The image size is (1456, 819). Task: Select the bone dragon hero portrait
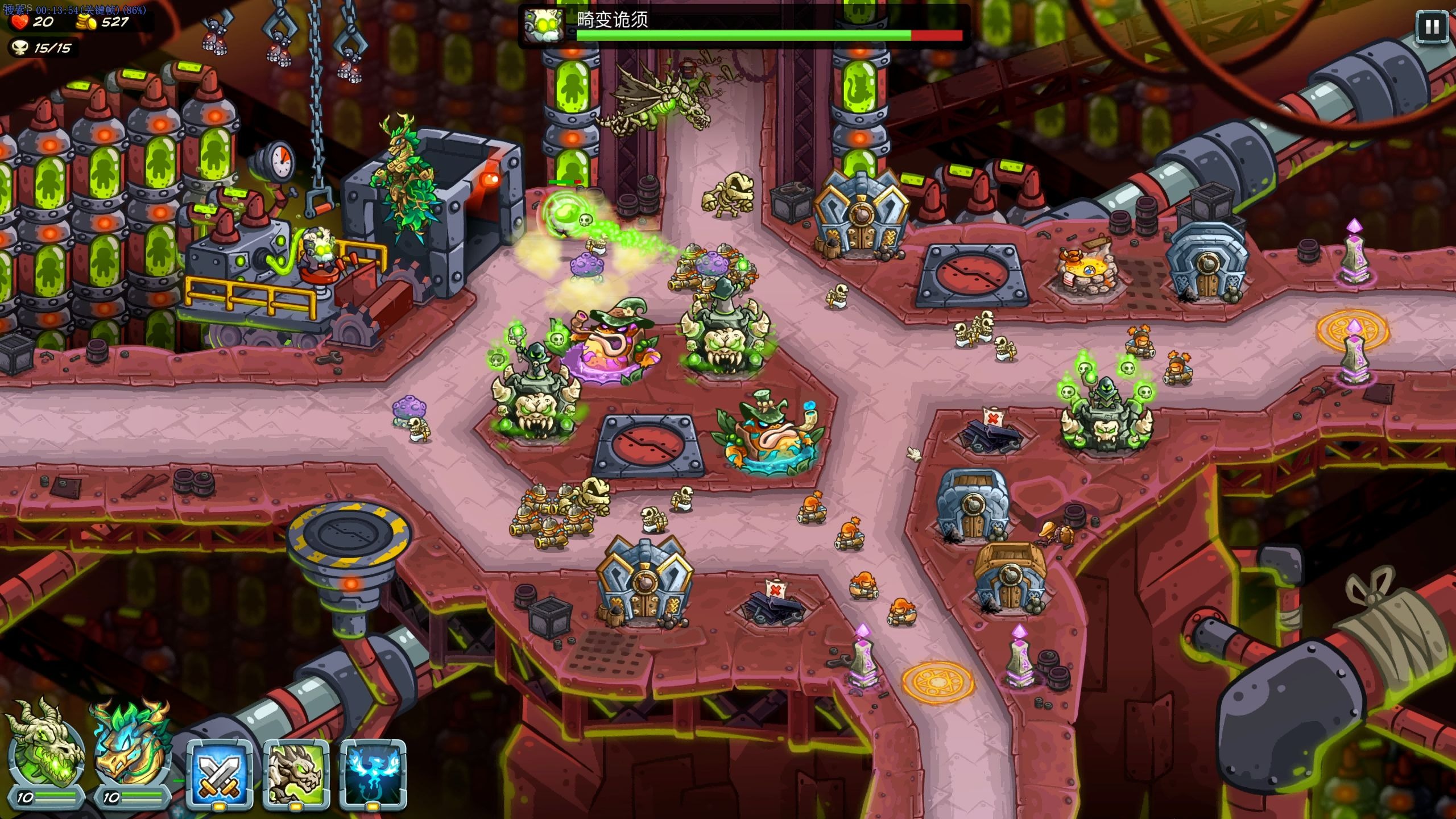point(44,750)
